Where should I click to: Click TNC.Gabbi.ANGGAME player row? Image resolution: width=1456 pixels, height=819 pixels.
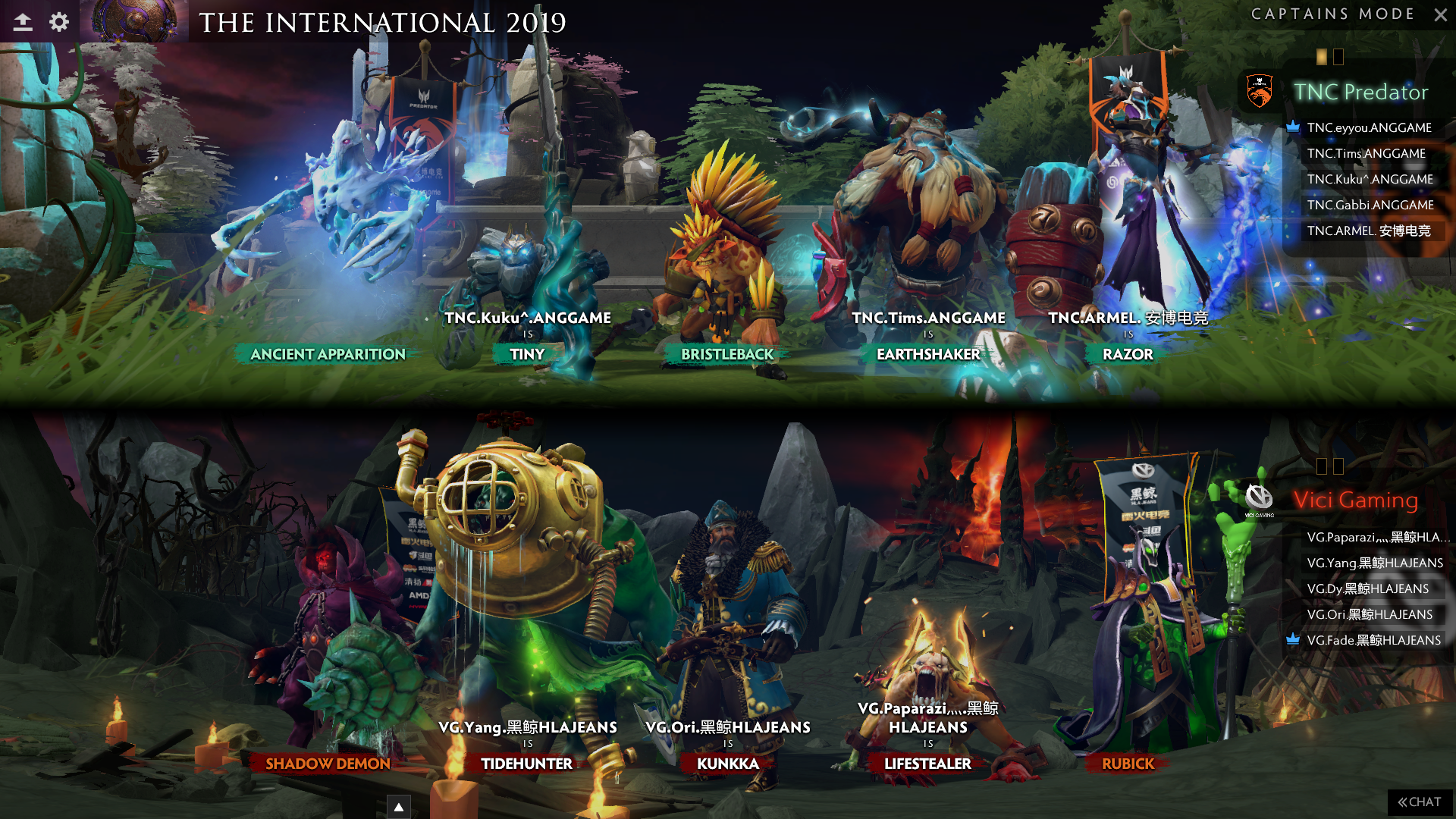coord(1370,205)
